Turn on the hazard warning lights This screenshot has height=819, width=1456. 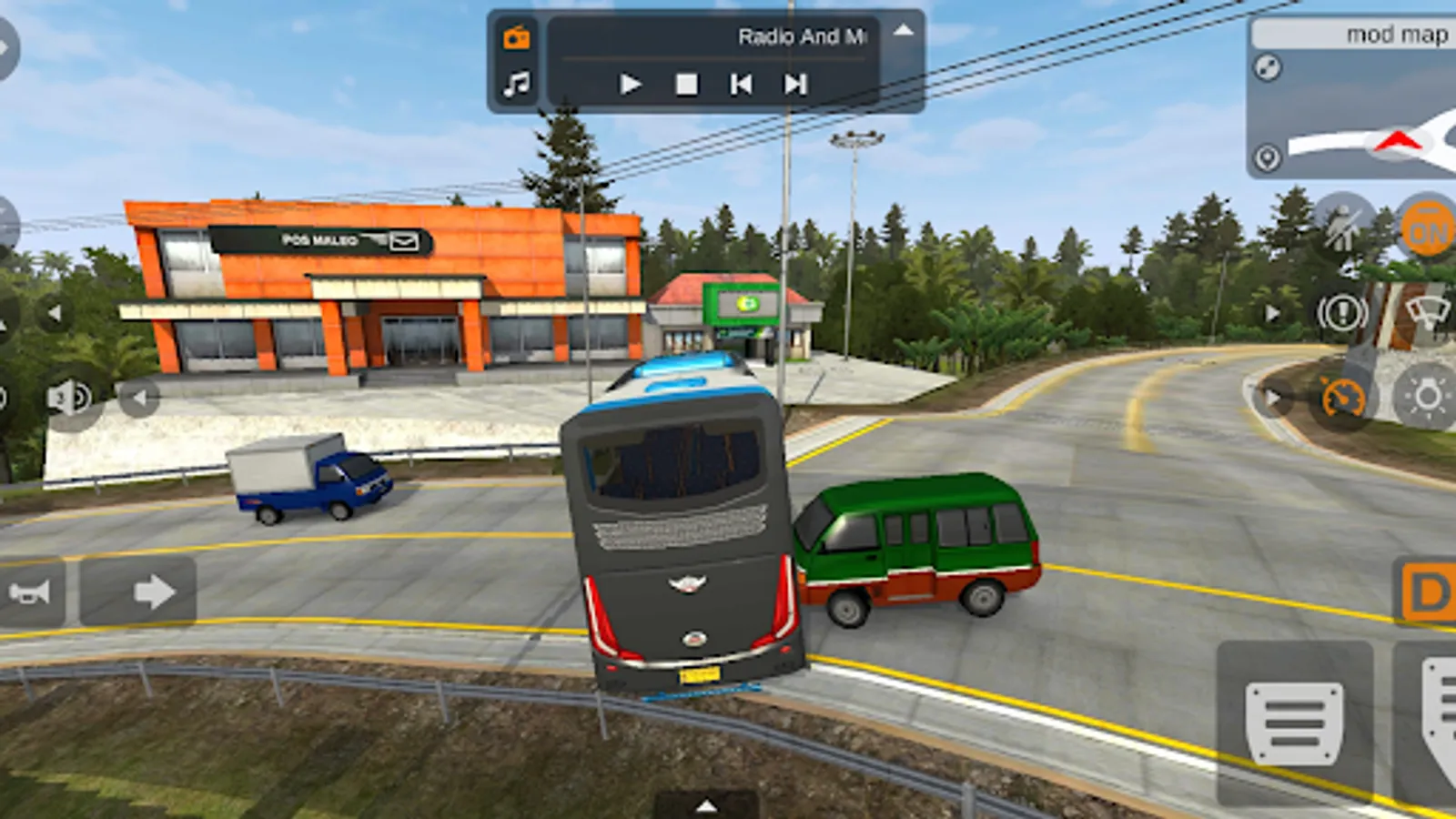click(1342, 314)
